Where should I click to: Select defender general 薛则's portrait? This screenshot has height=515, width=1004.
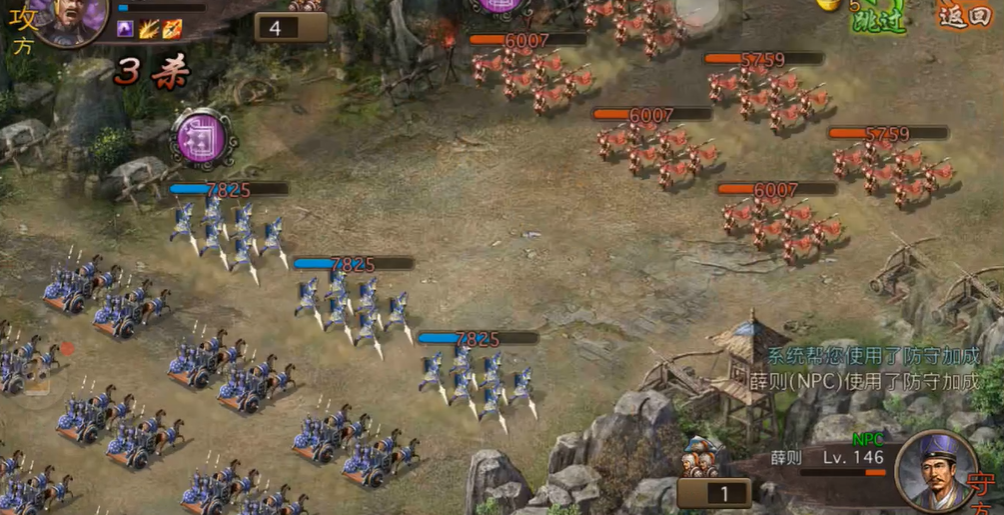pyautogui.click(x=935, y=471)
